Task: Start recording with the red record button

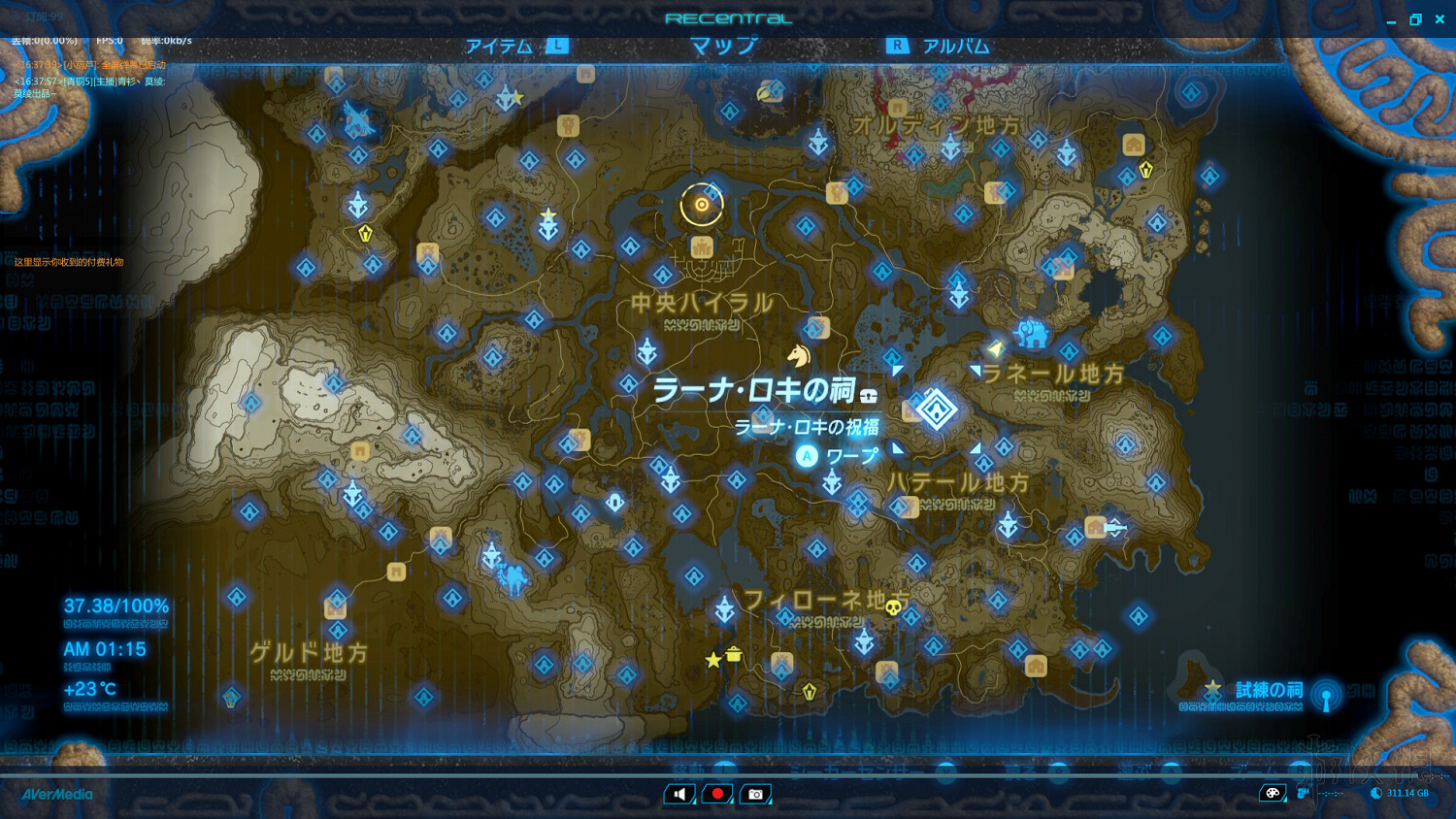Action: 716,793
